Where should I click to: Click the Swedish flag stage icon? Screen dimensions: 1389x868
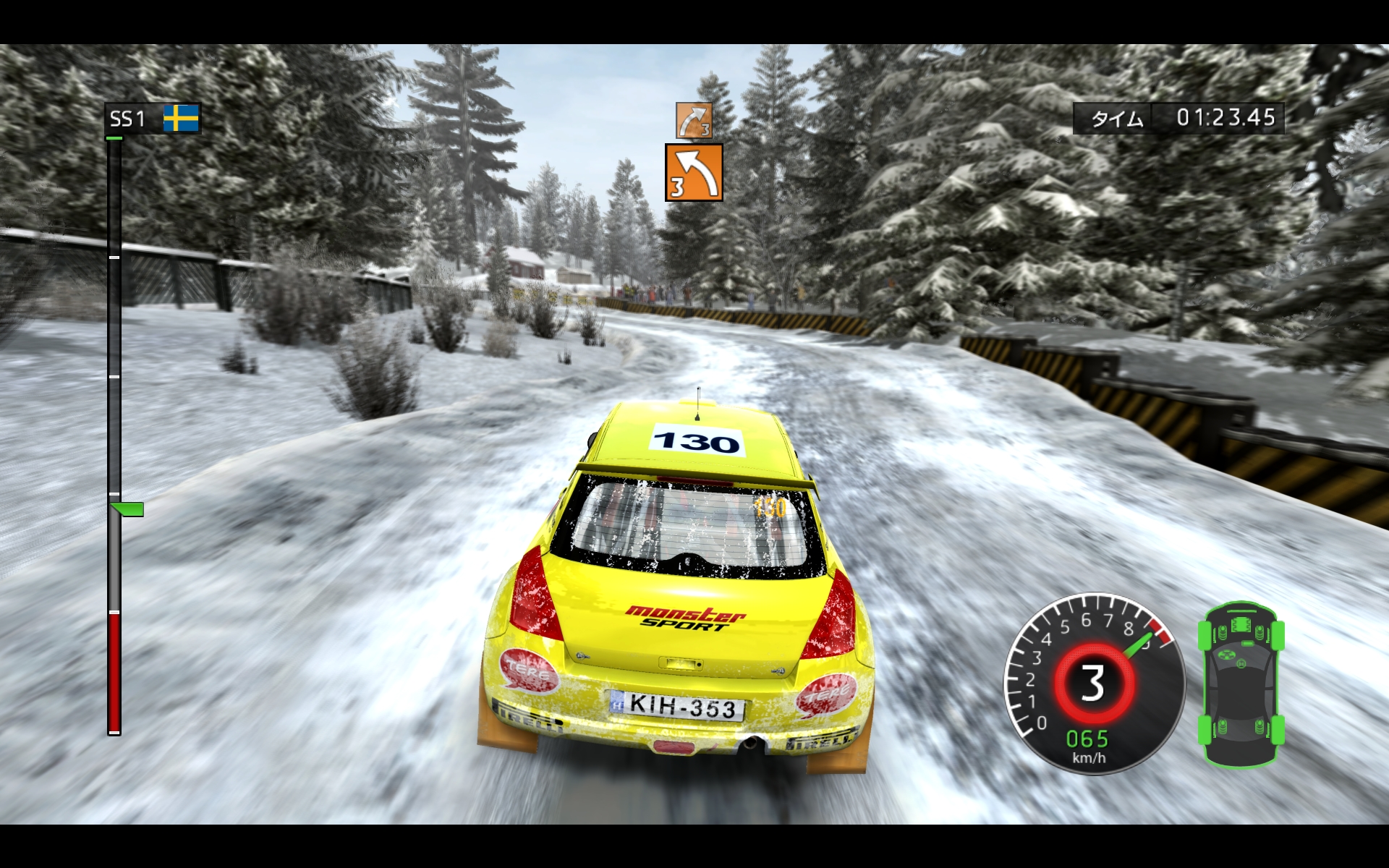pos(181,119)
